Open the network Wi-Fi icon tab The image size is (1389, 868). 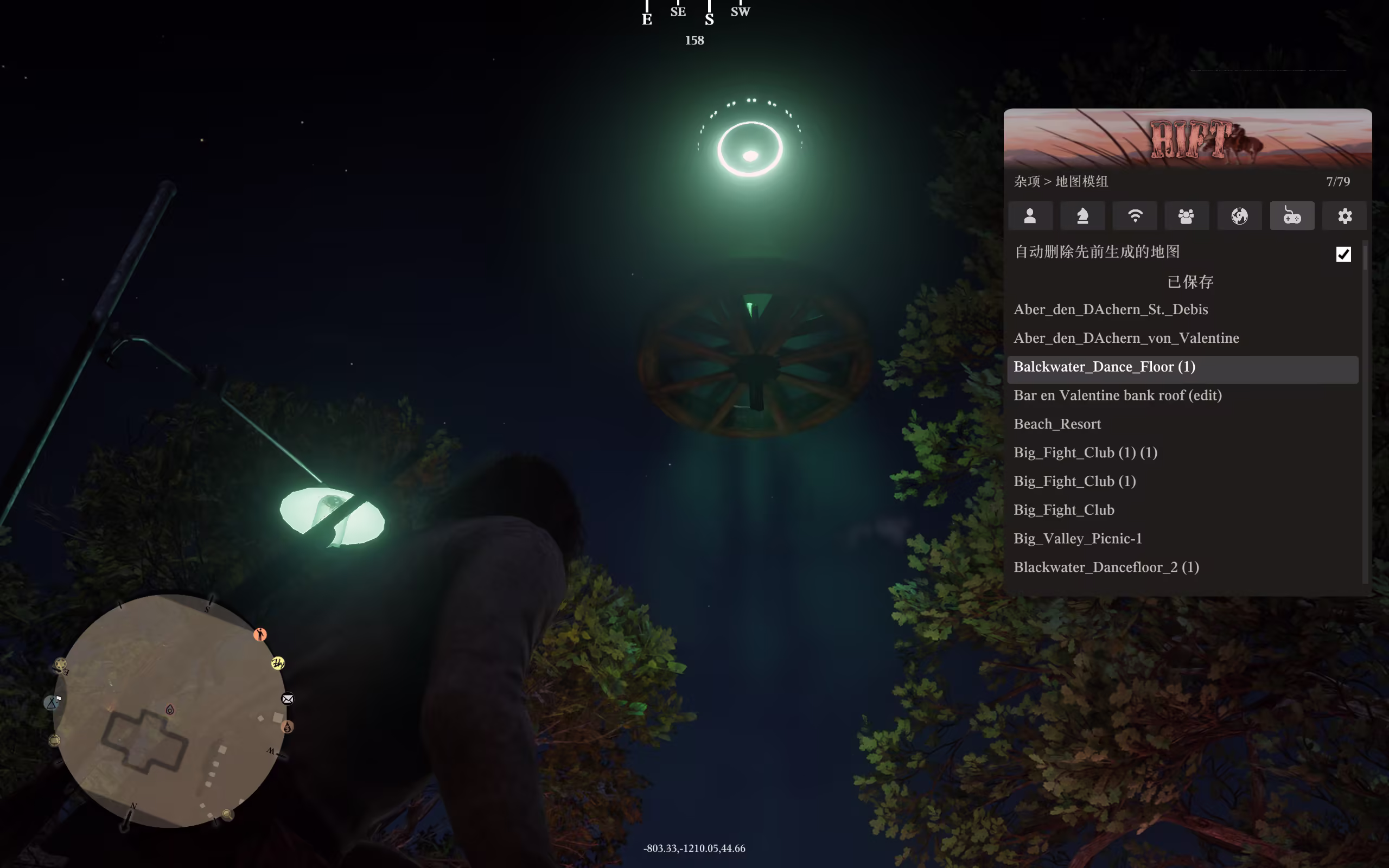pyautogui.click(x=1135, y=216)
